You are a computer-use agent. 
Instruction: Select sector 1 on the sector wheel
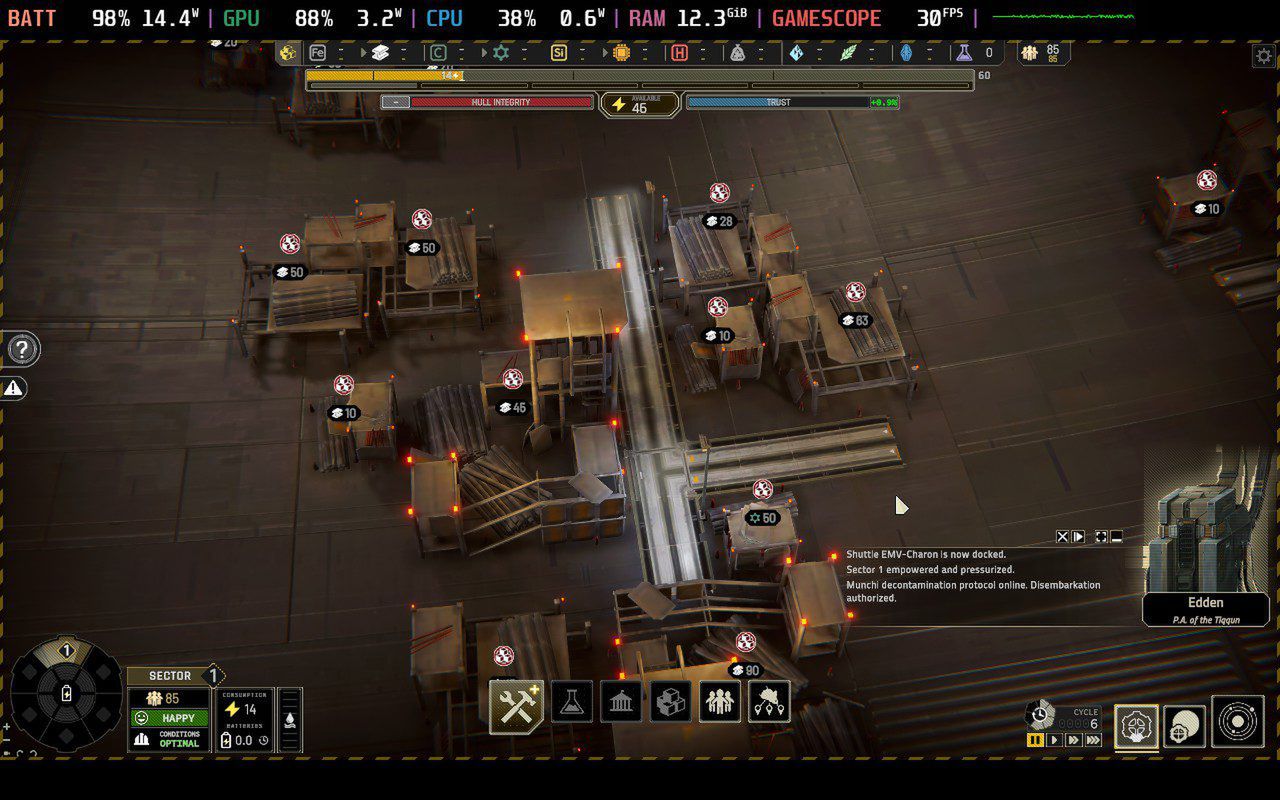click(66, 652)
